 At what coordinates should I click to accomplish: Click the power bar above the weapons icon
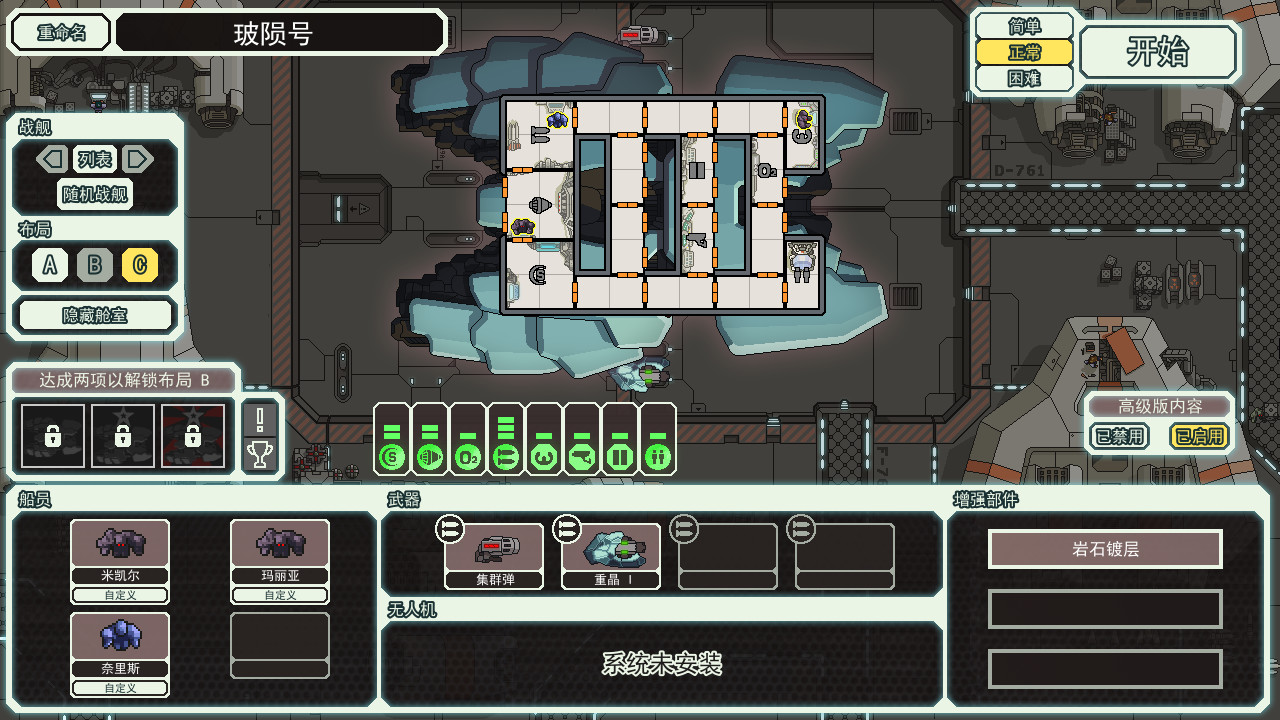(507, 425)
